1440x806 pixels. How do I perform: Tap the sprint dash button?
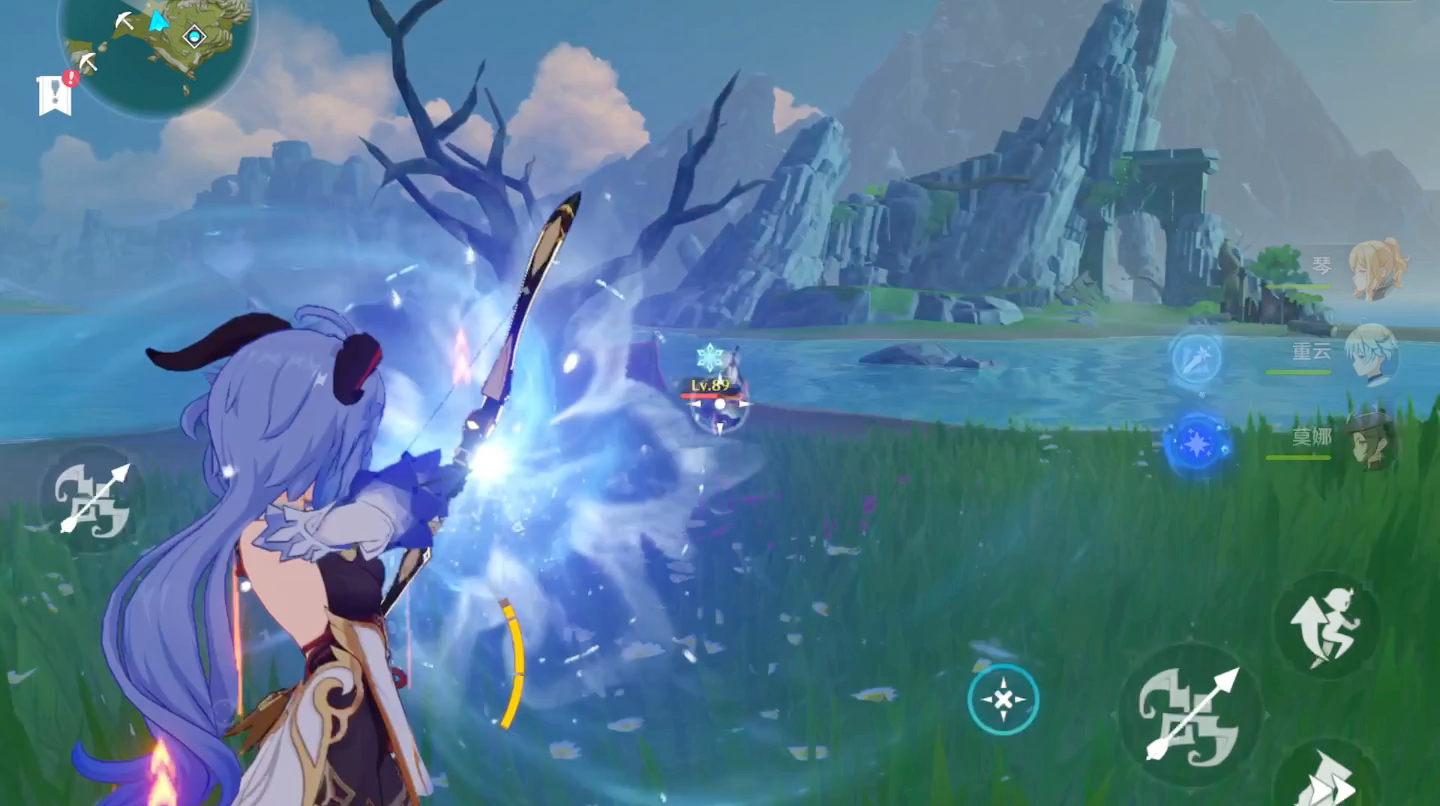point(1327,777)
